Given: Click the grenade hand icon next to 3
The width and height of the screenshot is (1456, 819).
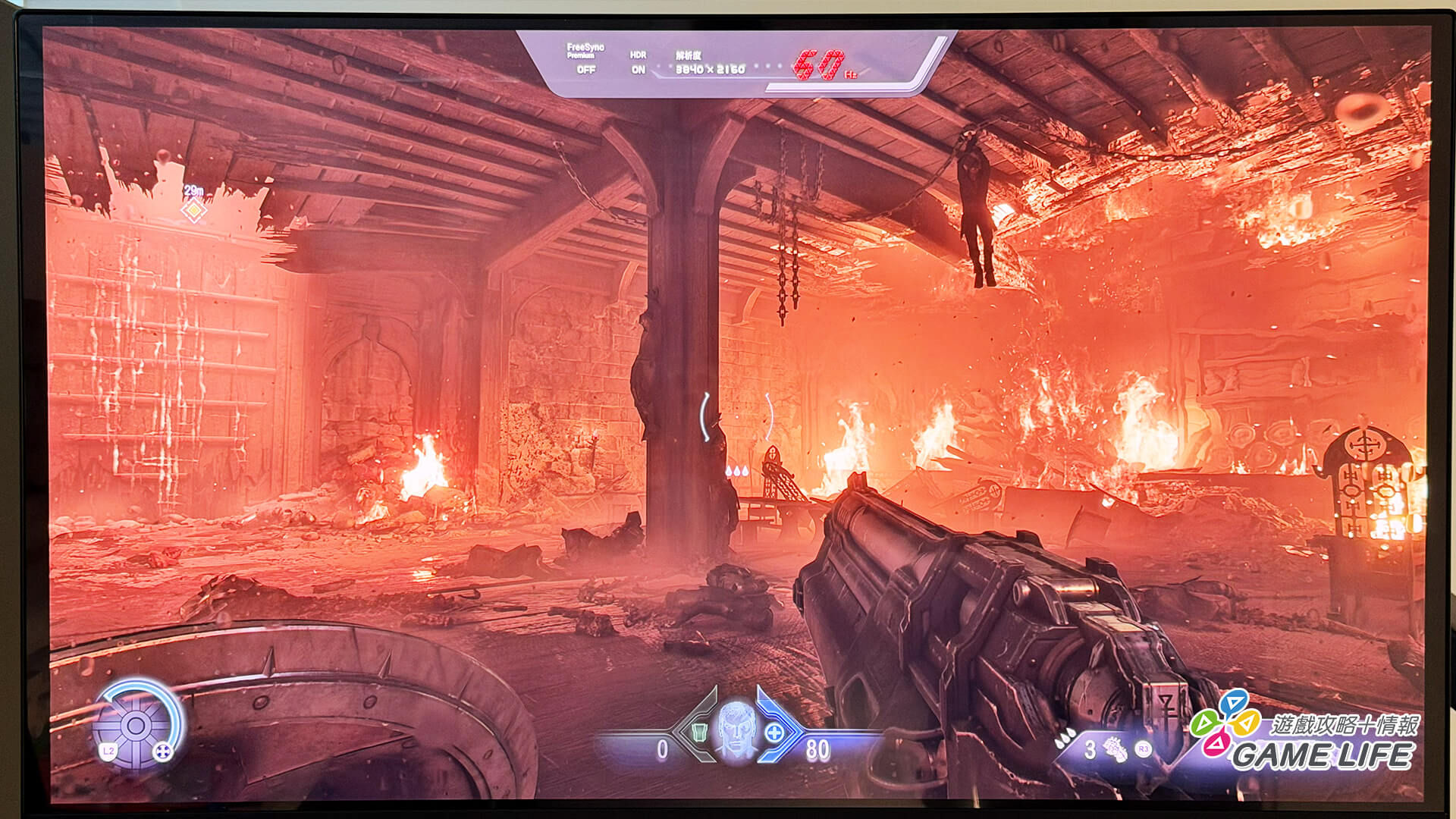Looking at the screenshot, I should point(1115,749).
